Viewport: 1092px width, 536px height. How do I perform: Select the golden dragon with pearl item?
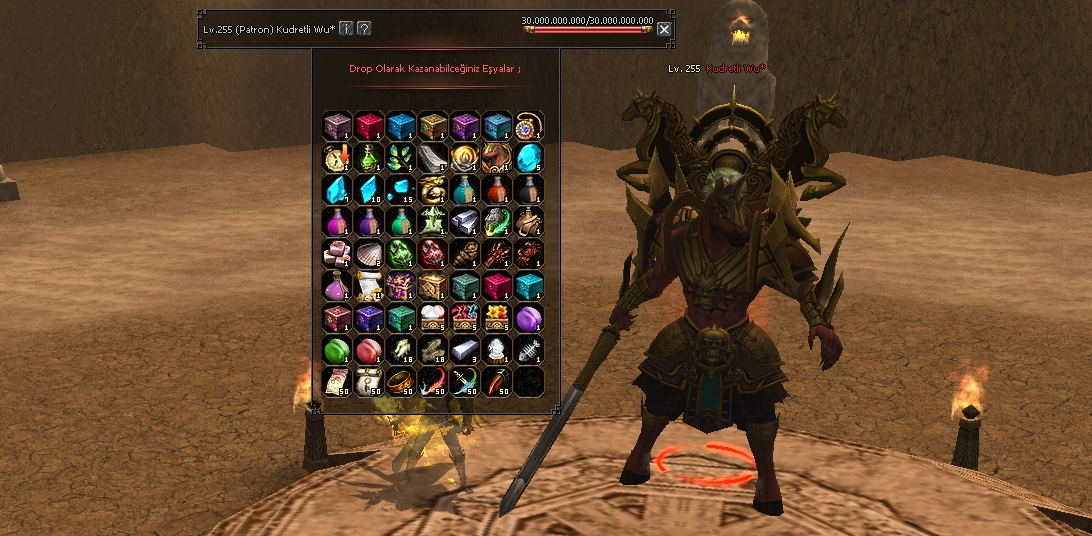[x=433, y=189]
